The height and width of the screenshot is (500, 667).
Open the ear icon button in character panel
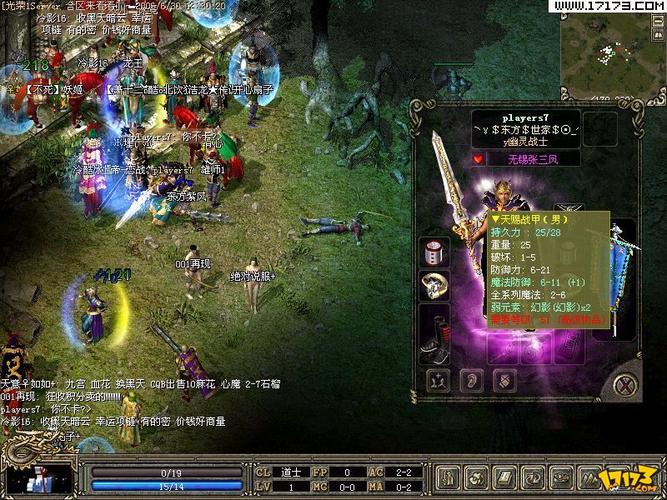[469, 381]
